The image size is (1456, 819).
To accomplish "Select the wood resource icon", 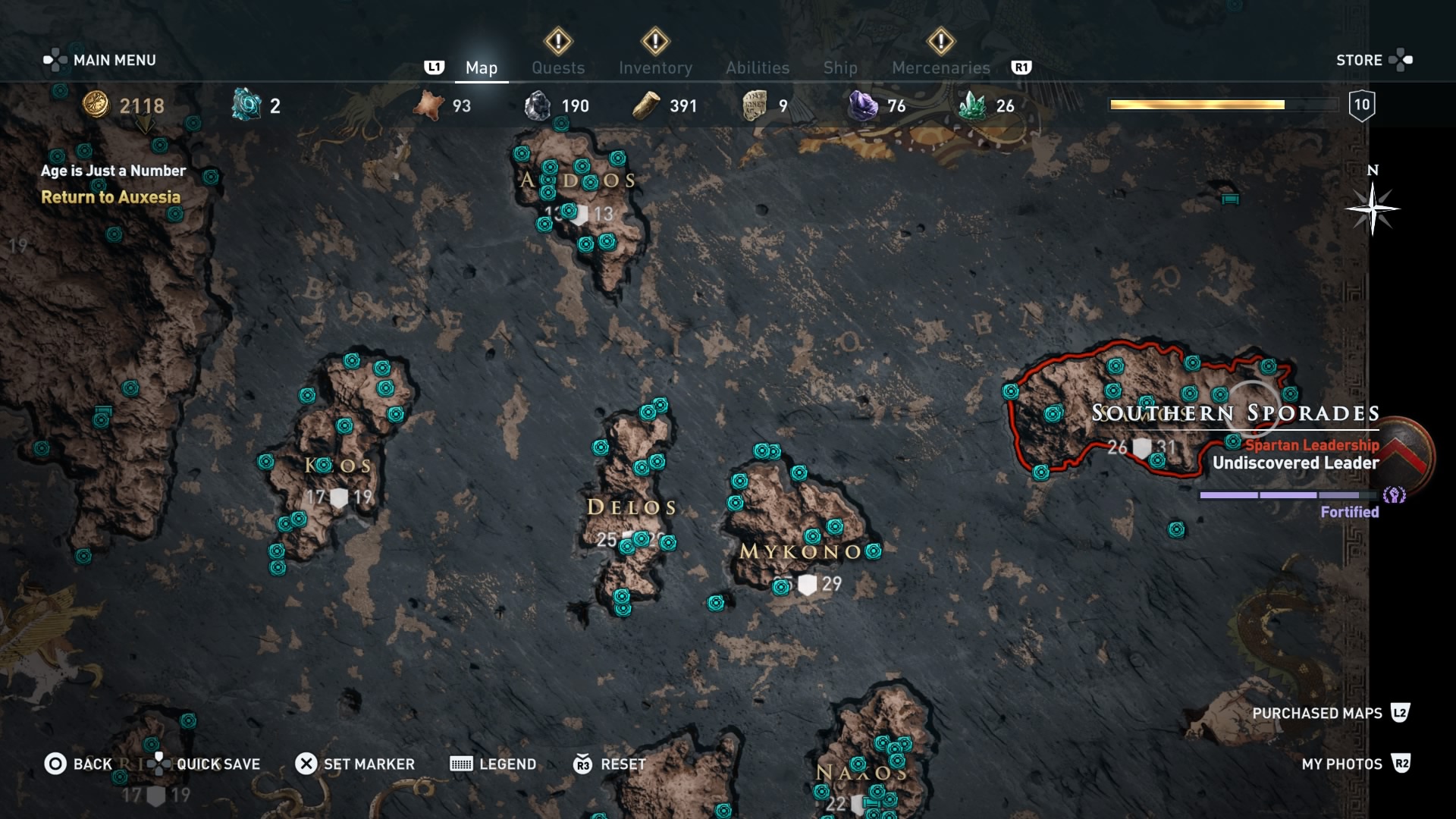I will (x=647, y=105).
